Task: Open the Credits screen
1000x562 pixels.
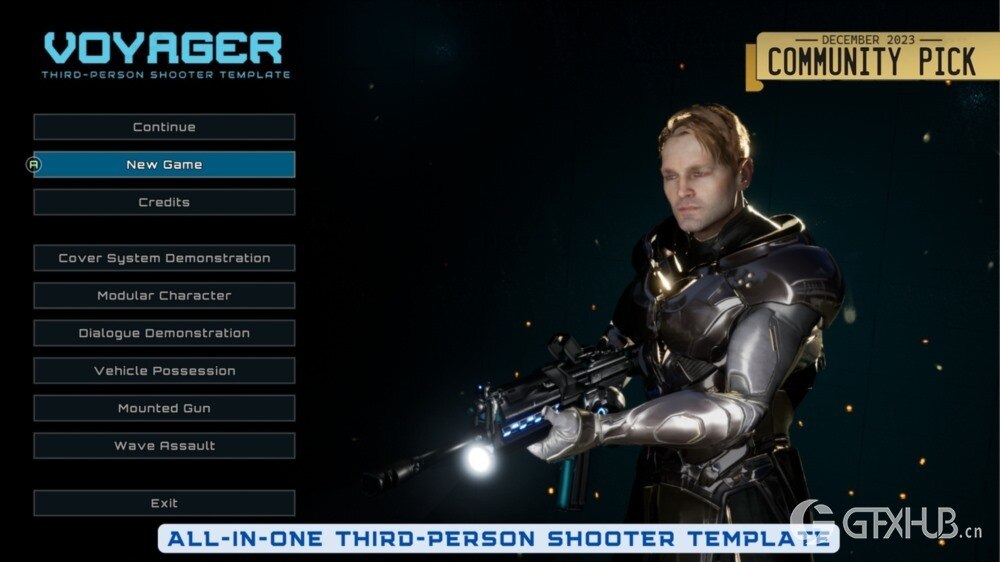Action: (164, 202)
